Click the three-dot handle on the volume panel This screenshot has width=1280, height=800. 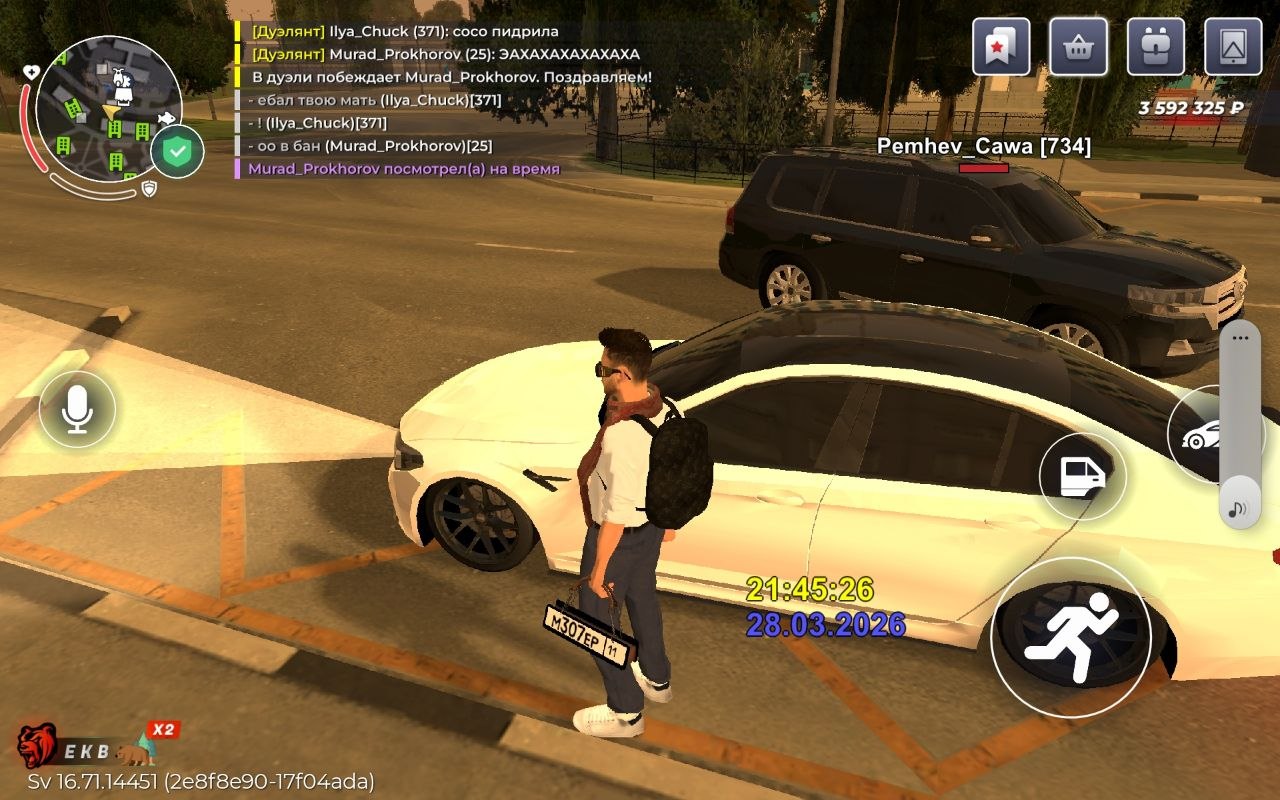(x=1240, y=338)
